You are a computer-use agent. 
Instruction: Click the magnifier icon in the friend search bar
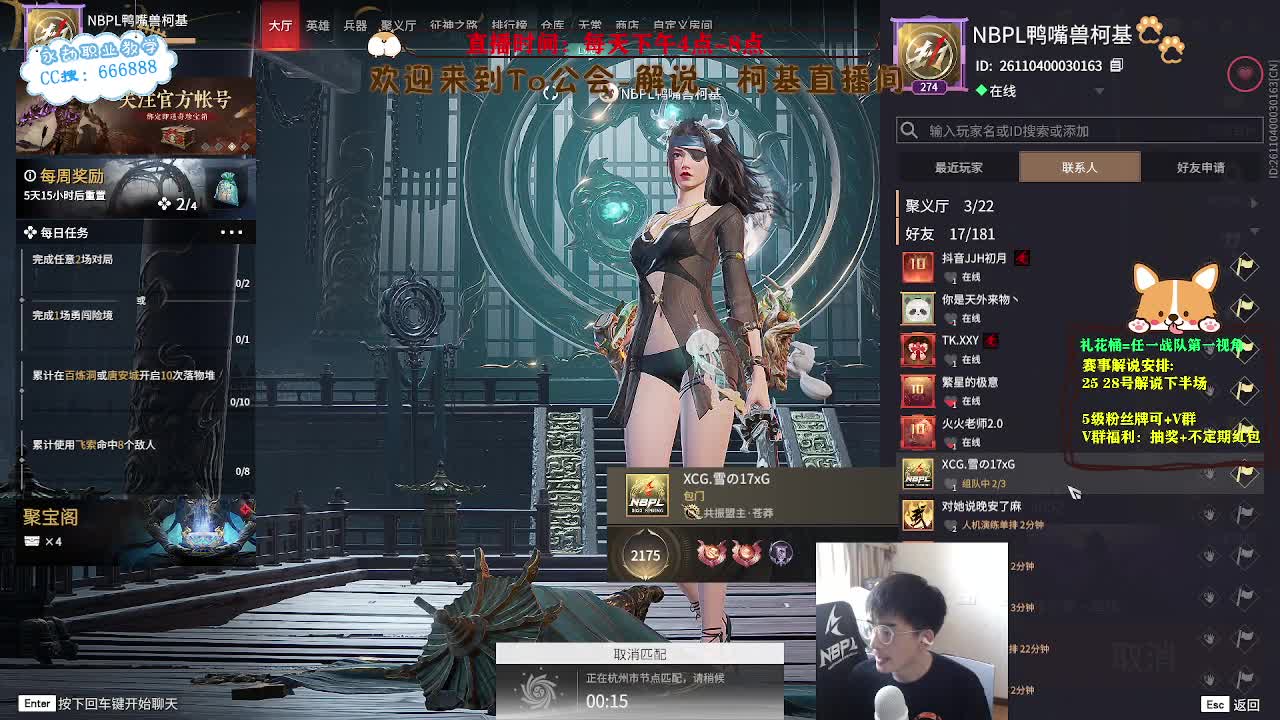click(x=910, y=130)
